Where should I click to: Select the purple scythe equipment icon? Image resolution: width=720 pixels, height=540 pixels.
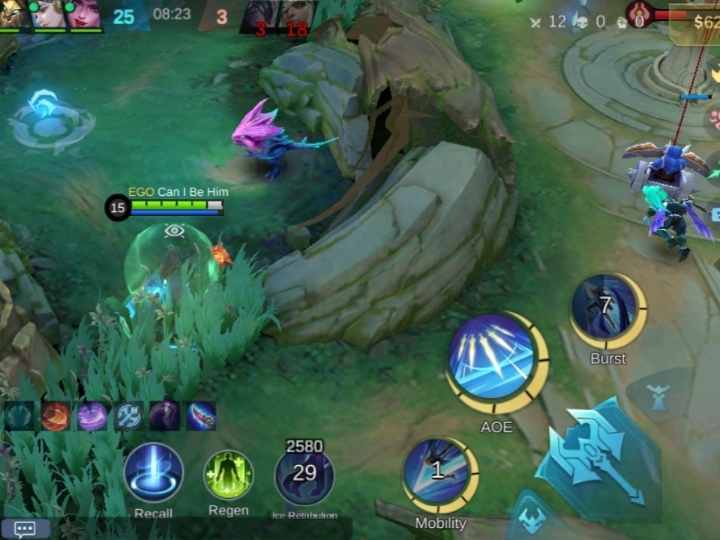[x=164, y=416]
